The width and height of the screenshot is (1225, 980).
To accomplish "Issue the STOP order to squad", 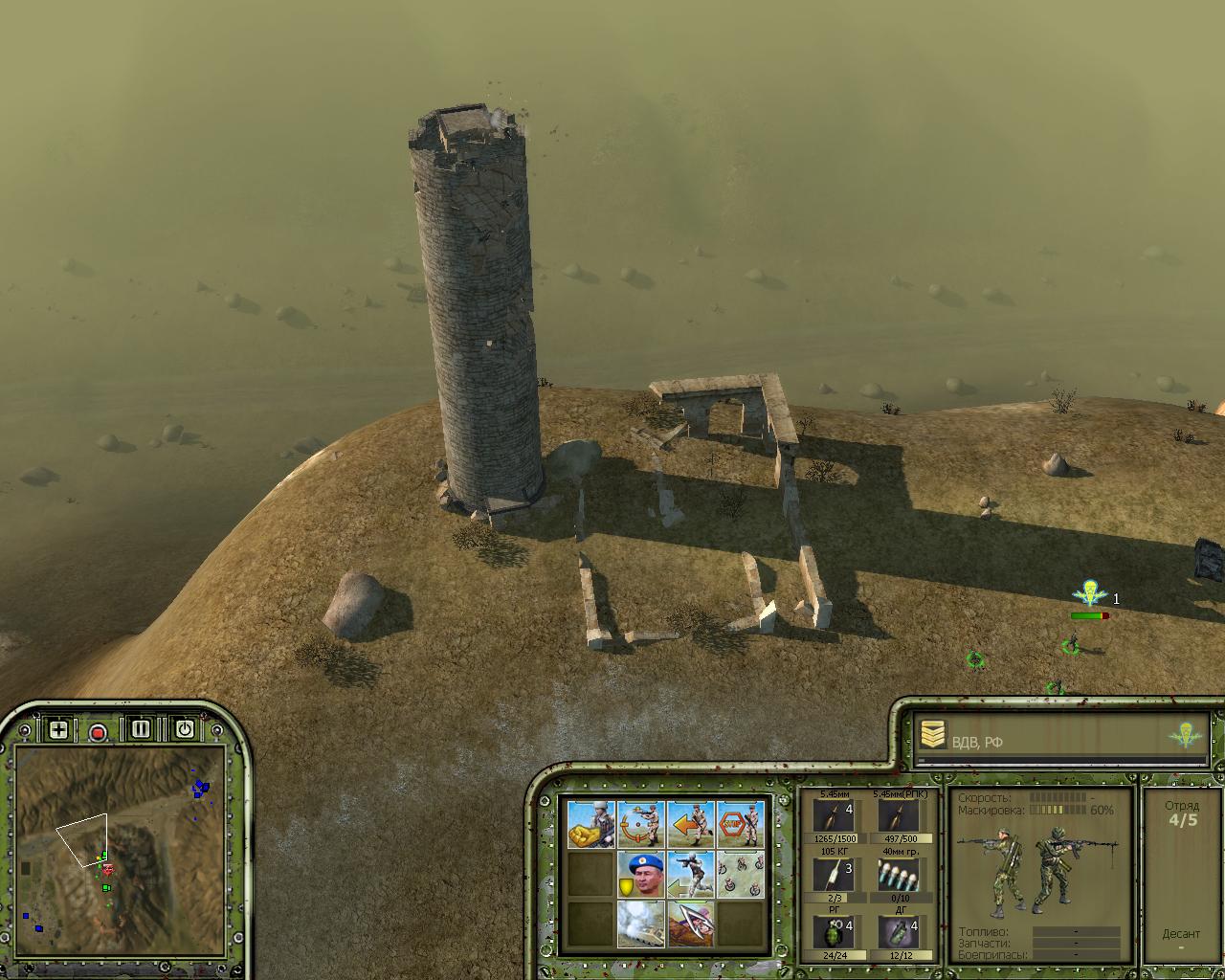I will [741, 824].
